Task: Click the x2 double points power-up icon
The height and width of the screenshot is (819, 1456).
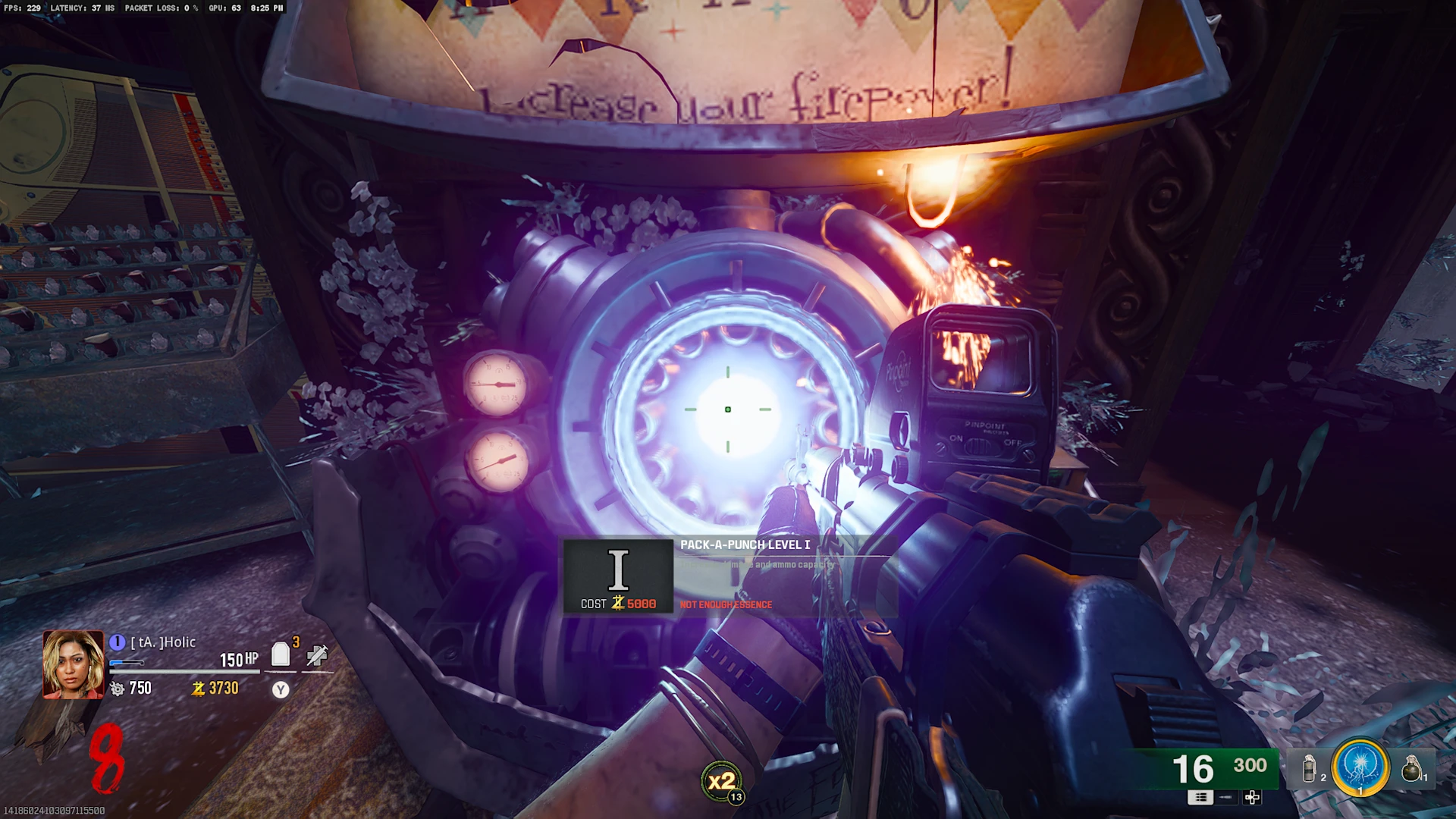Action: pos(721,780)
